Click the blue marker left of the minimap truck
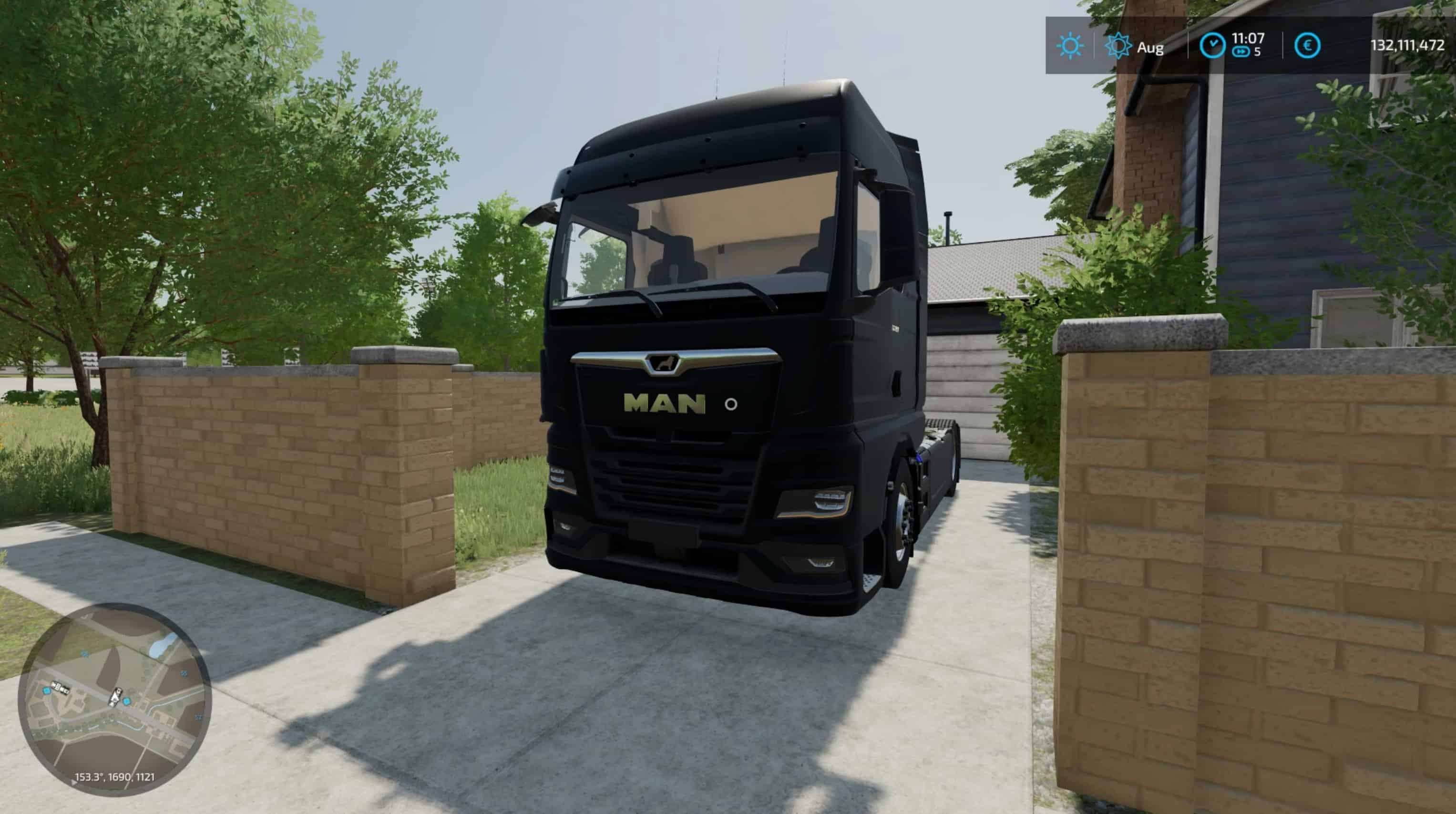Screen dimensions: 1456x814 pyautogui.click(x=46, y=691)
